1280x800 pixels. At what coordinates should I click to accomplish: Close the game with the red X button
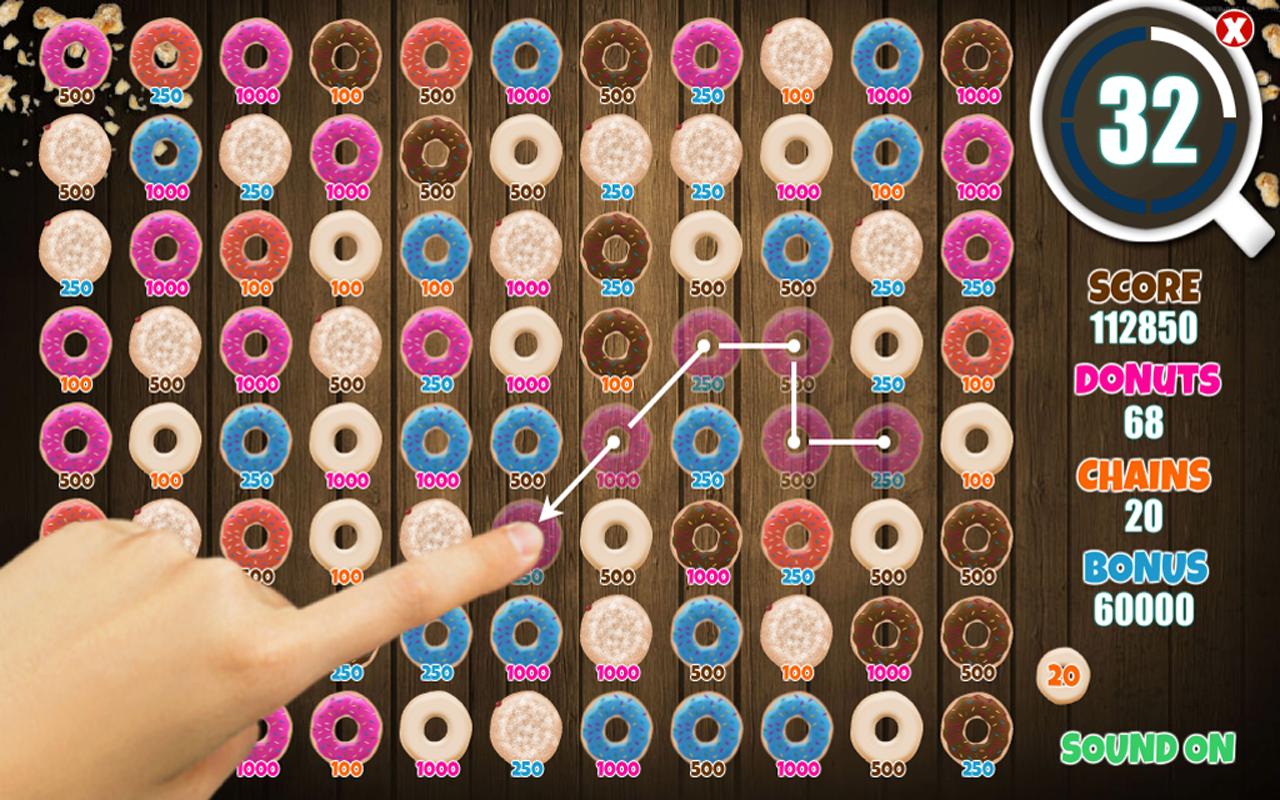(x=1233, y=29)
